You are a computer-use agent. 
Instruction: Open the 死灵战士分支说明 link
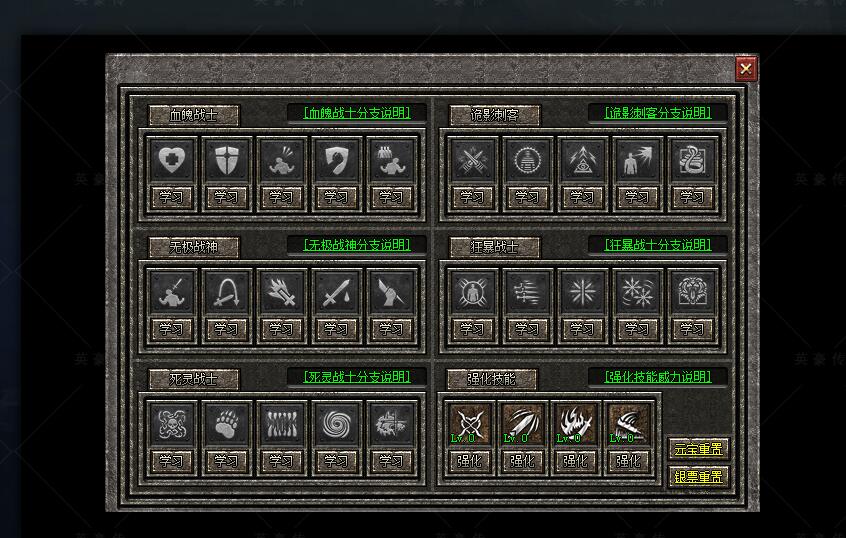point(357,377)
